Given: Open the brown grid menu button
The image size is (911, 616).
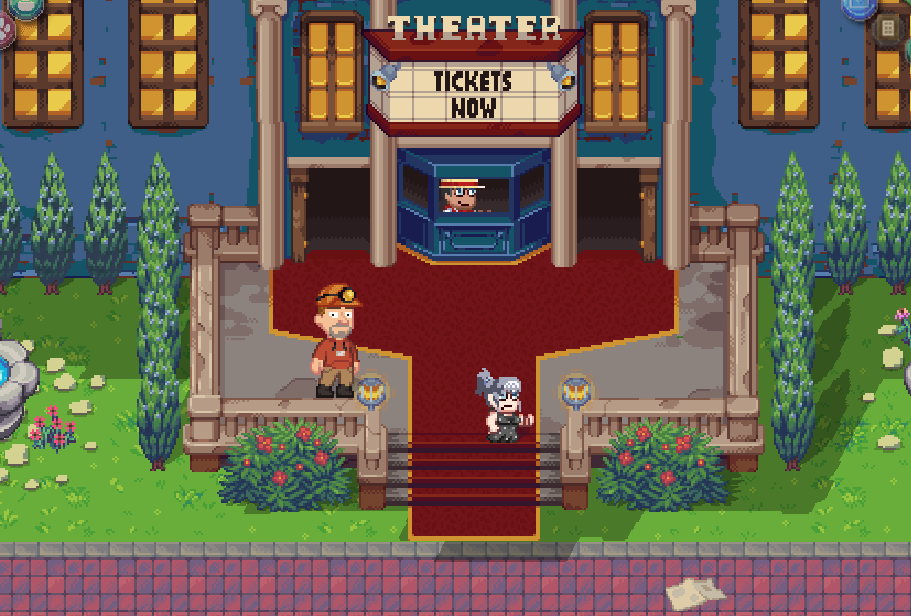Looking at the screenshot, I should (x=889, y=29).
